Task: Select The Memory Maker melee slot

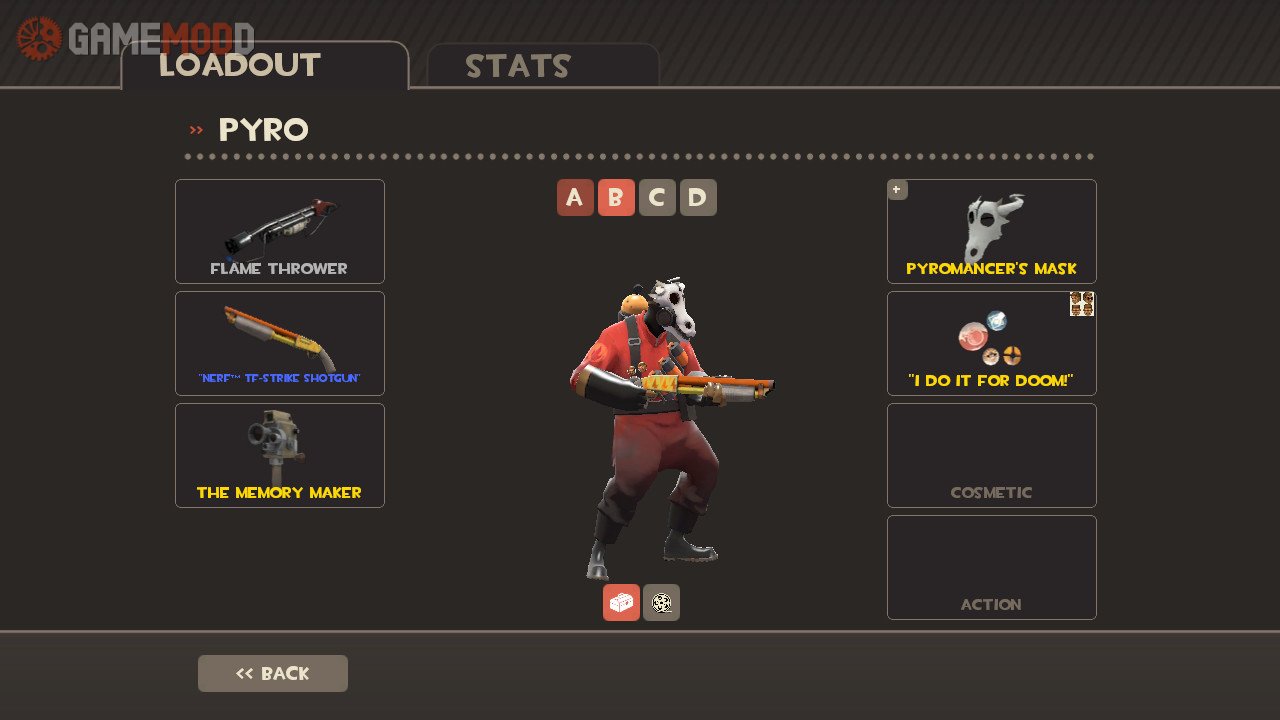Action: tap(280, 455)
